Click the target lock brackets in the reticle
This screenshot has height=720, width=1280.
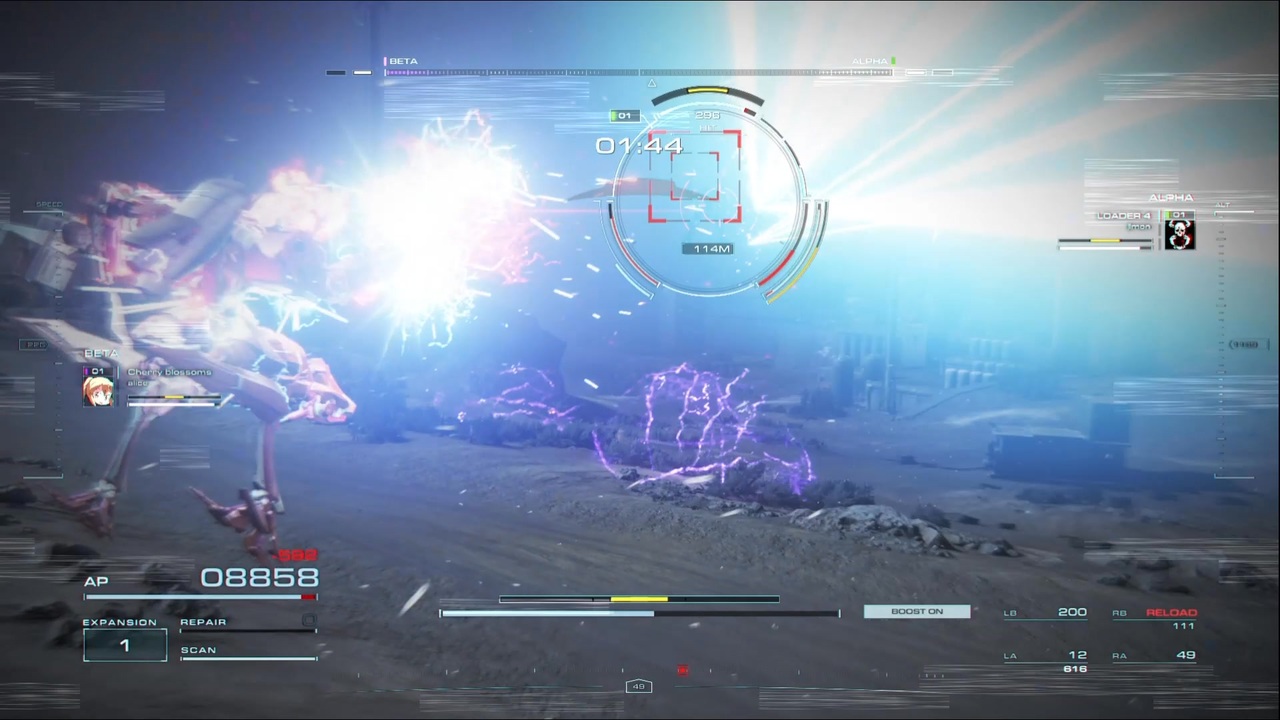697,178
